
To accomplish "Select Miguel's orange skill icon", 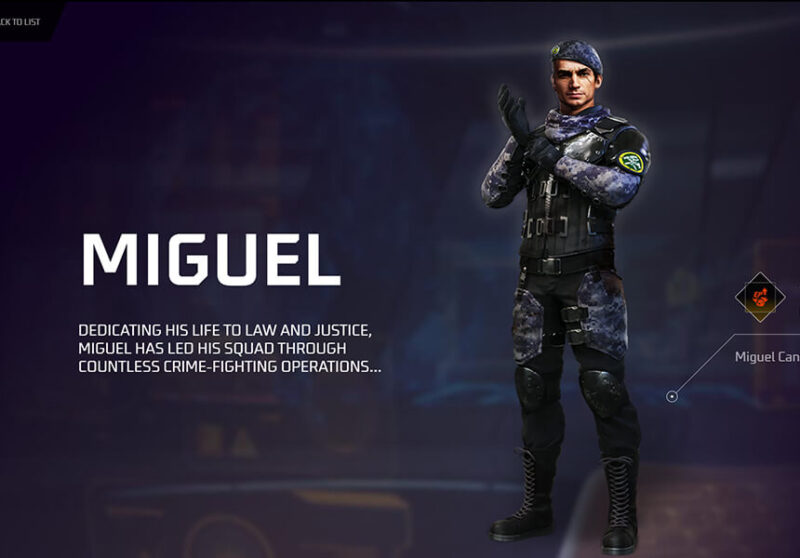I will click(x=760, y=297).
